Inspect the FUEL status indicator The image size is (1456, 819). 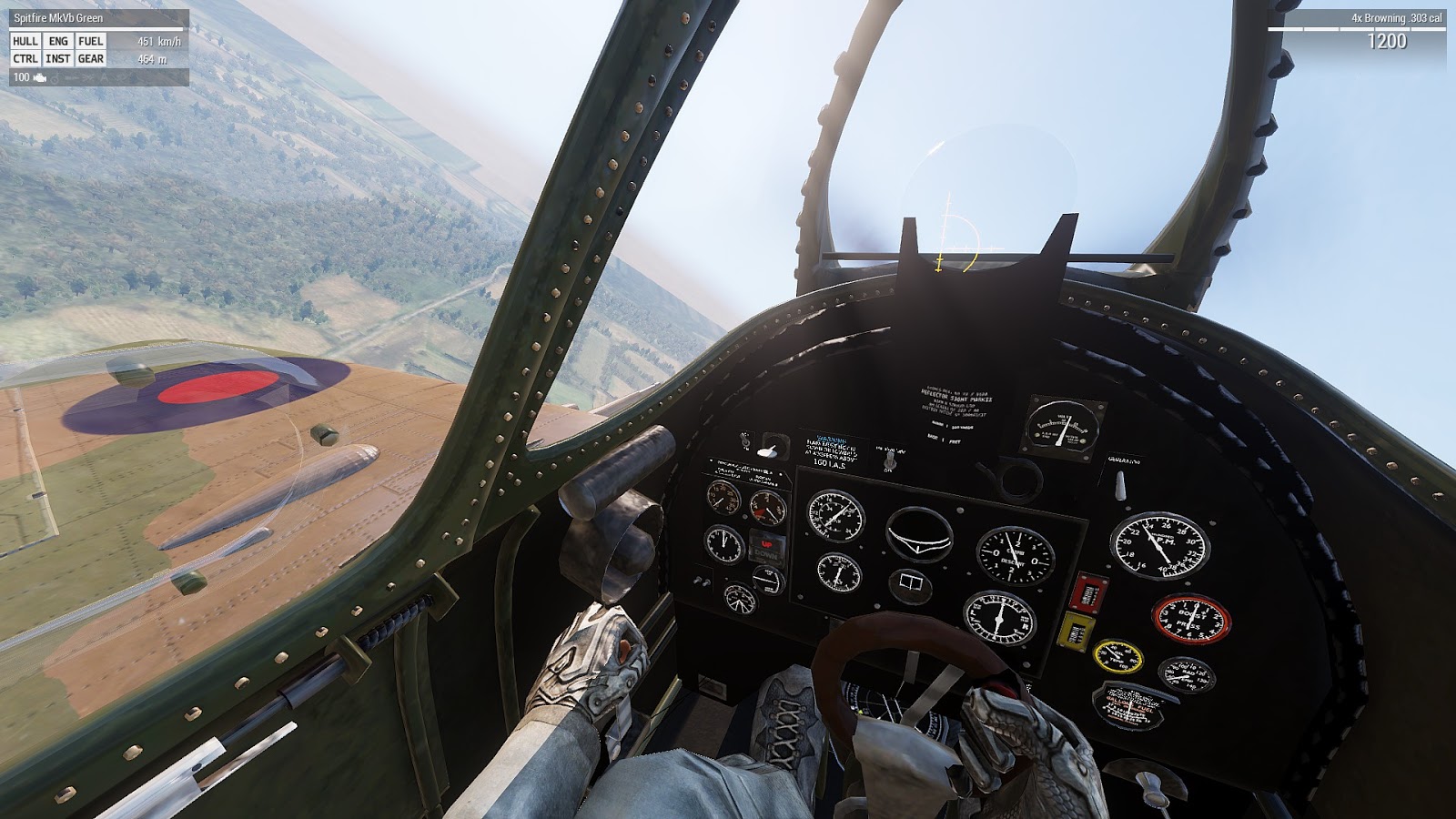[x=90, y=42]
